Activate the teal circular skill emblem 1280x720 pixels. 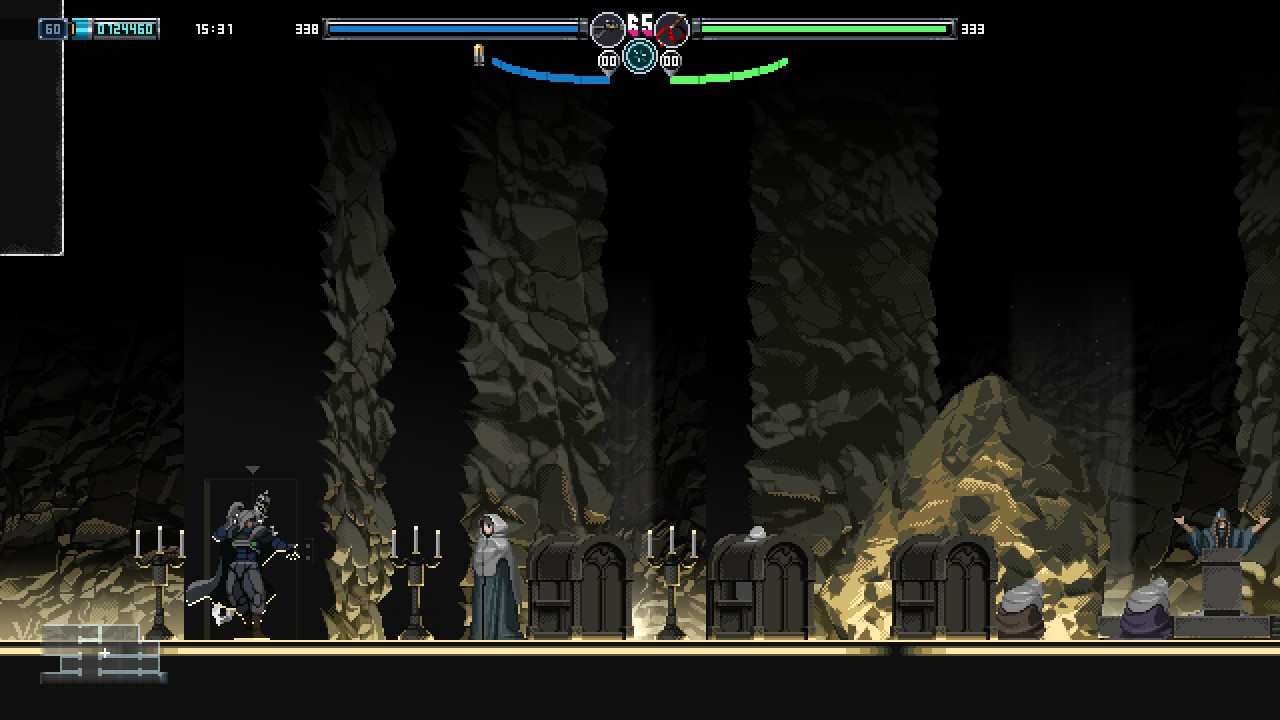(x=640, y=56)
